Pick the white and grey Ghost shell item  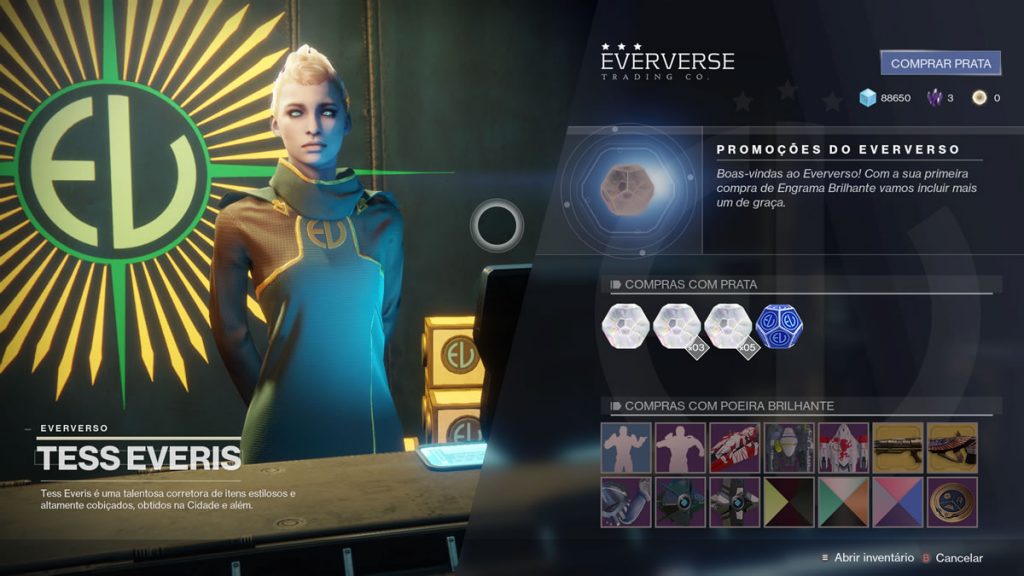point(734,501)
